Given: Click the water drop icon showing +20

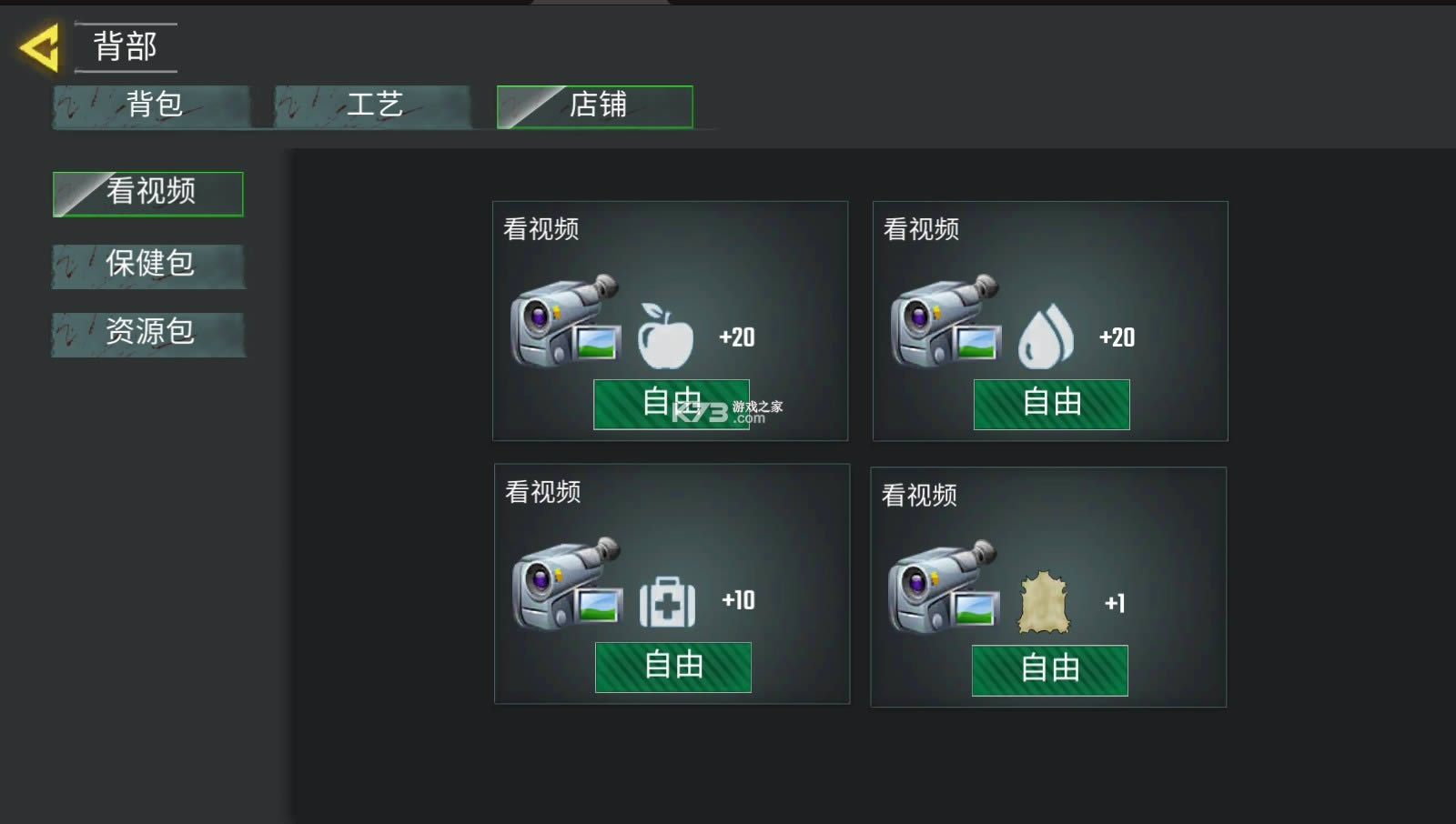Looking at the screenshot, I should tap(1045, 337).
